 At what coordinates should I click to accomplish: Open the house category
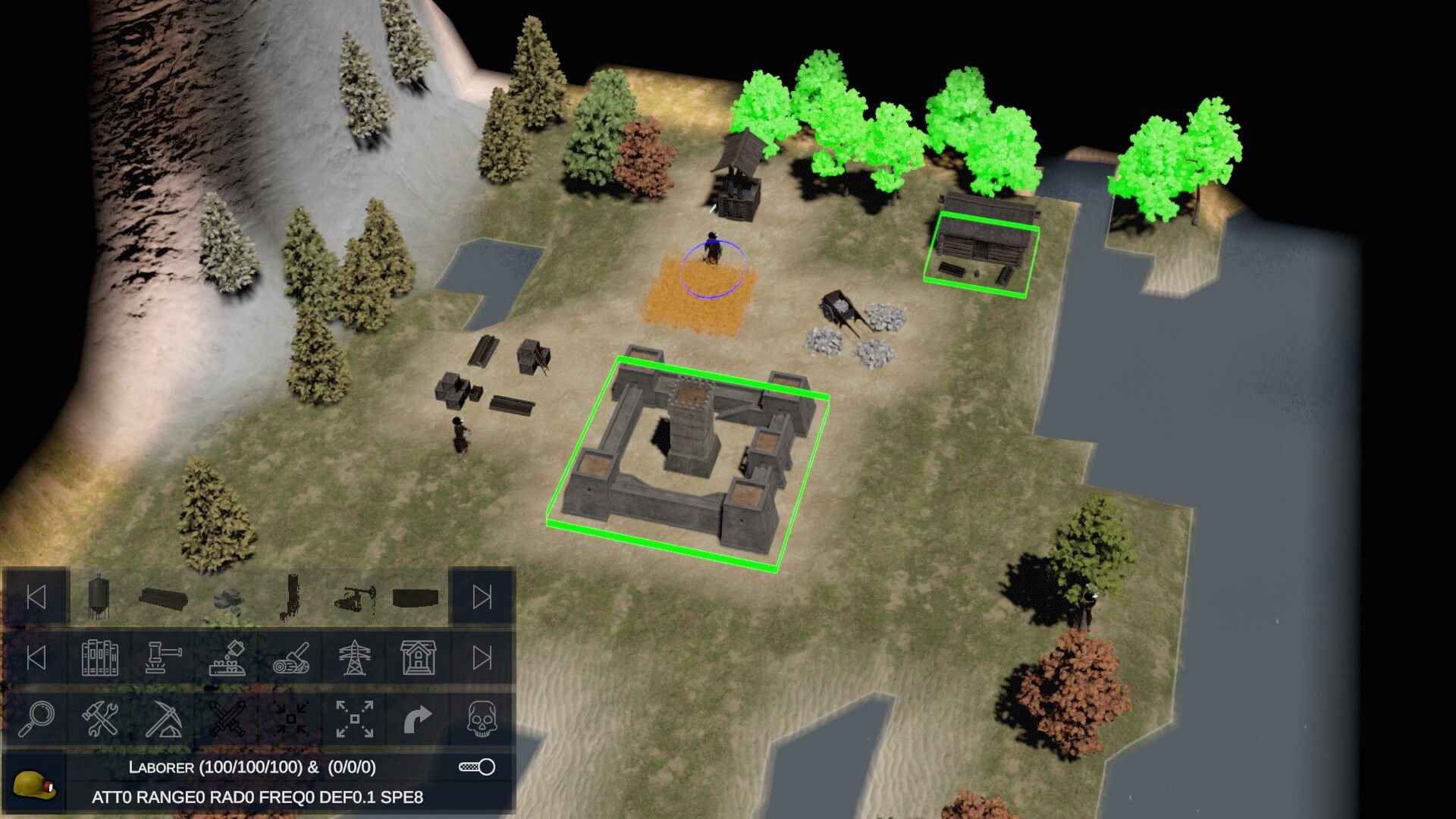[418, 657]
